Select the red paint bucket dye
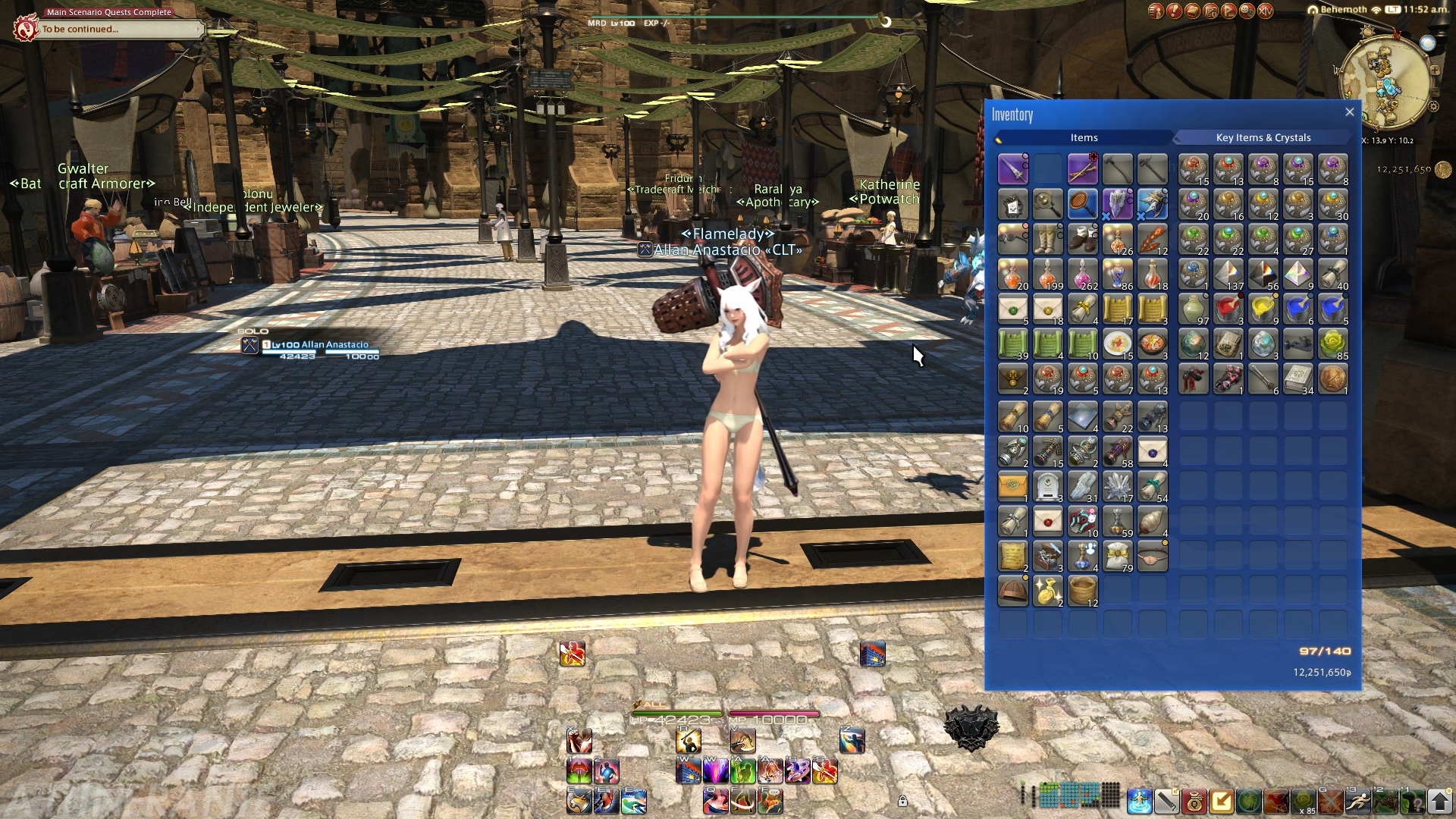Screen dimensions: 1456x819 click(x=1228, y=309)
